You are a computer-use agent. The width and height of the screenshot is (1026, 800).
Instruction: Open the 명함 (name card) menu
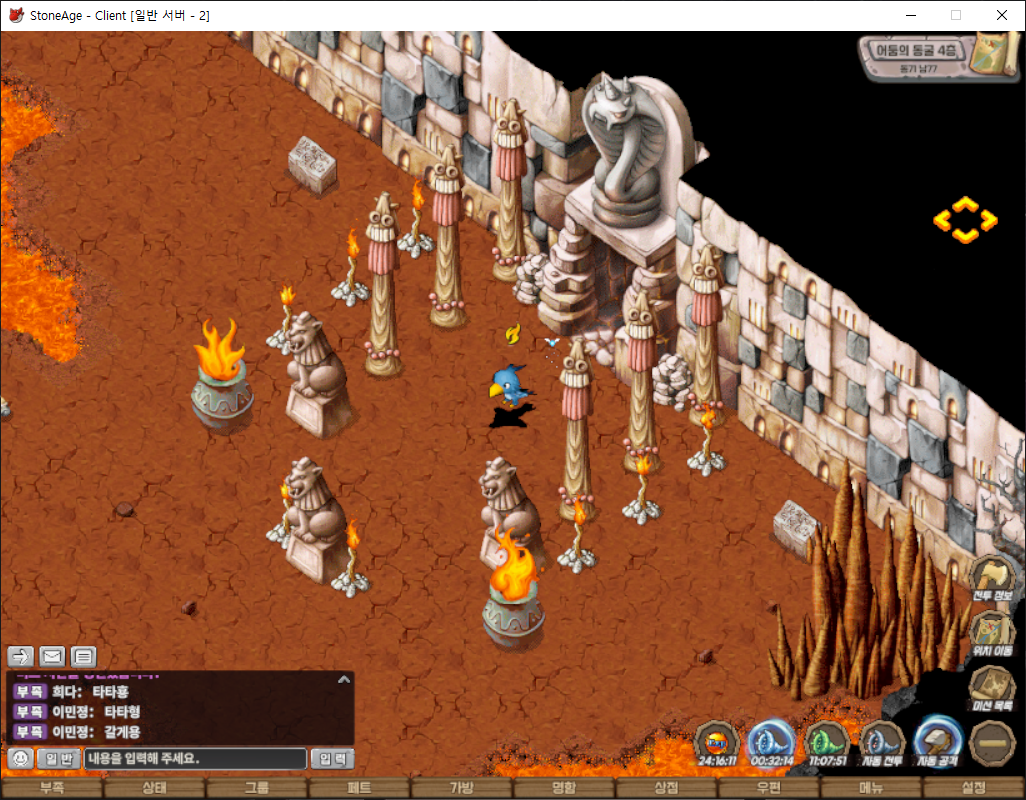564,788
